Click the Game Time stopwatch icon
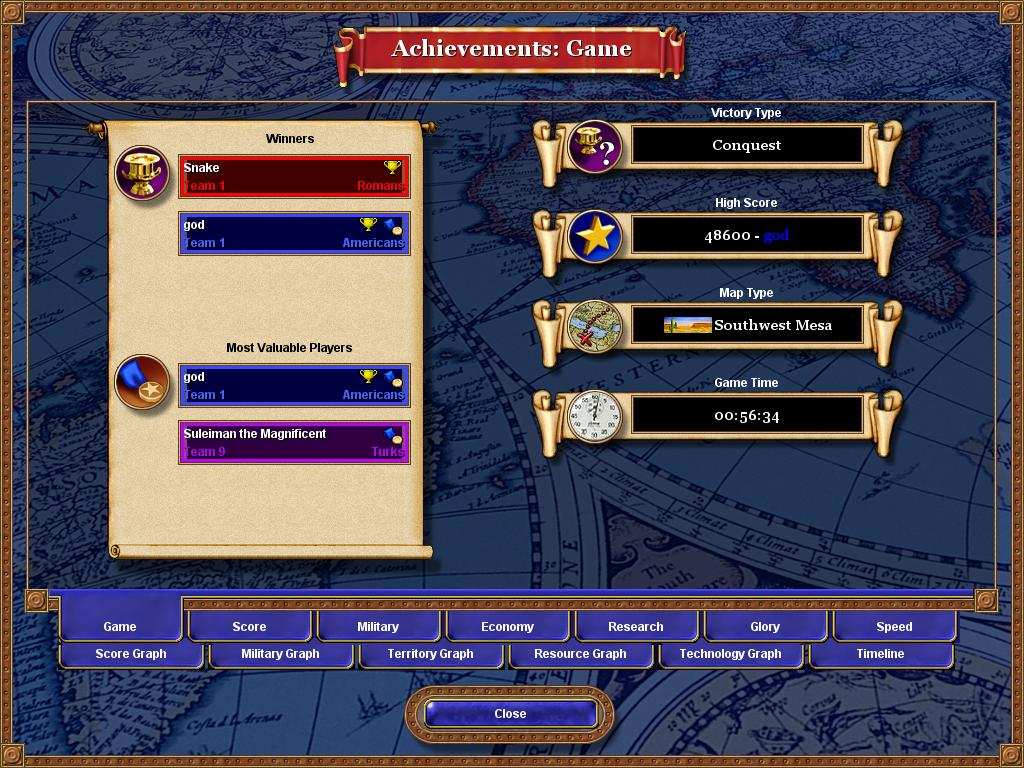1024x768 pixels. (595, 416)
